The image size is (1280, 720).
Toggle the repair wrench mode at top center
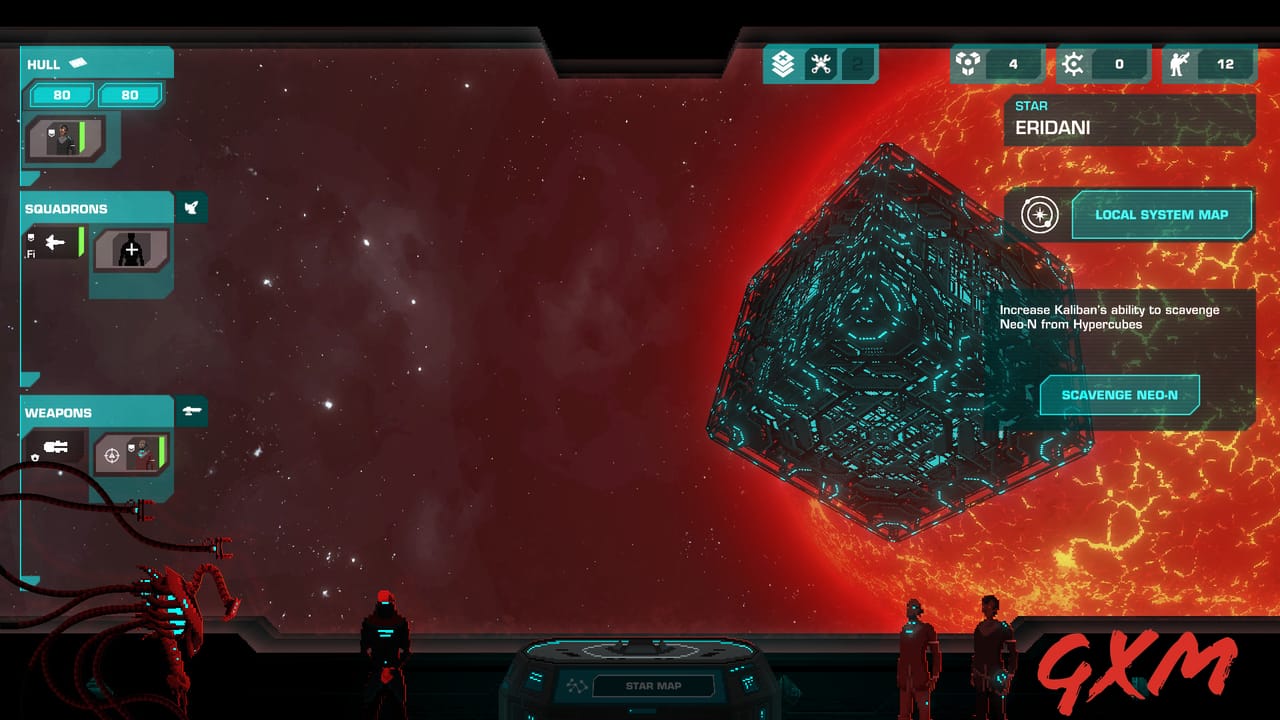(x=822, y=63)
